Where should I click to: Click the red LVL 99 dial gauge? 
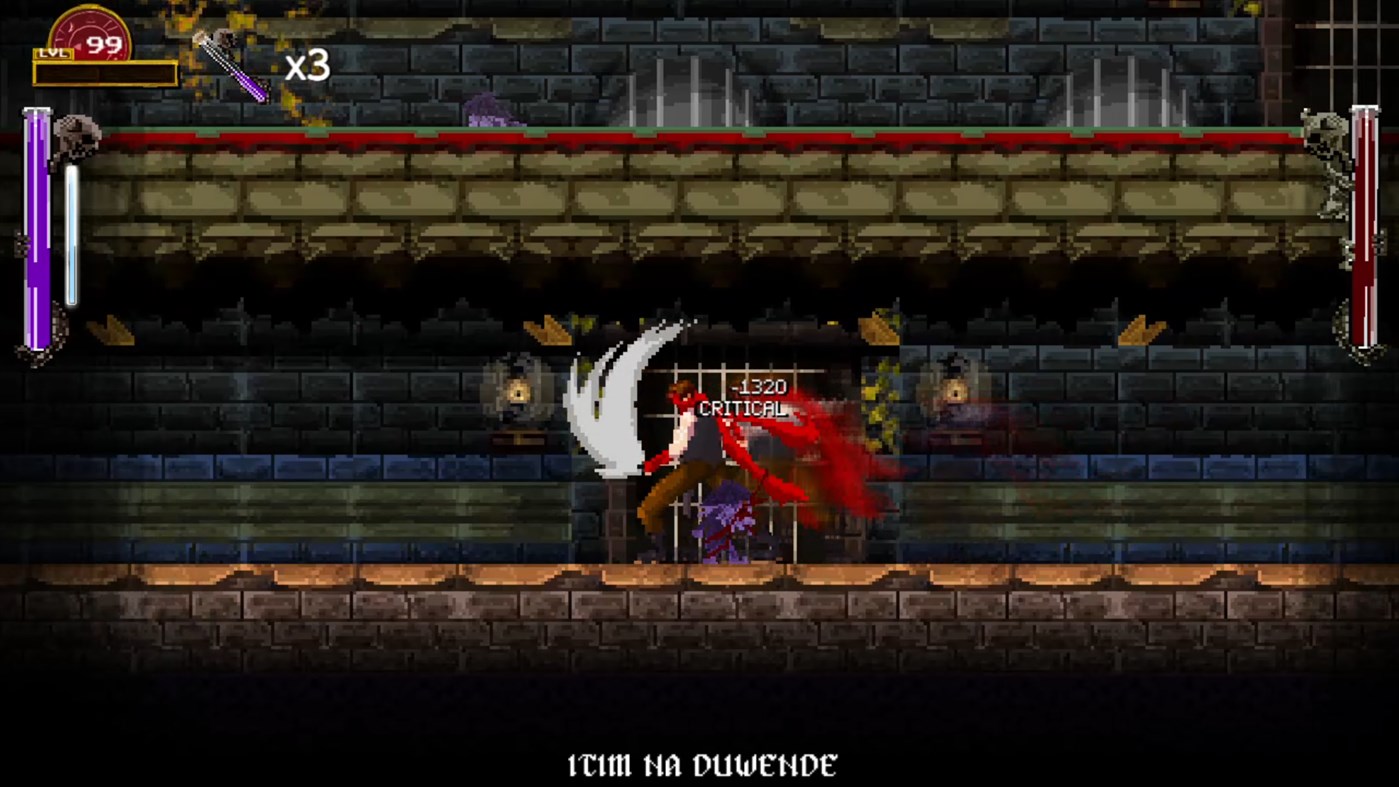(x=90, y=30)
